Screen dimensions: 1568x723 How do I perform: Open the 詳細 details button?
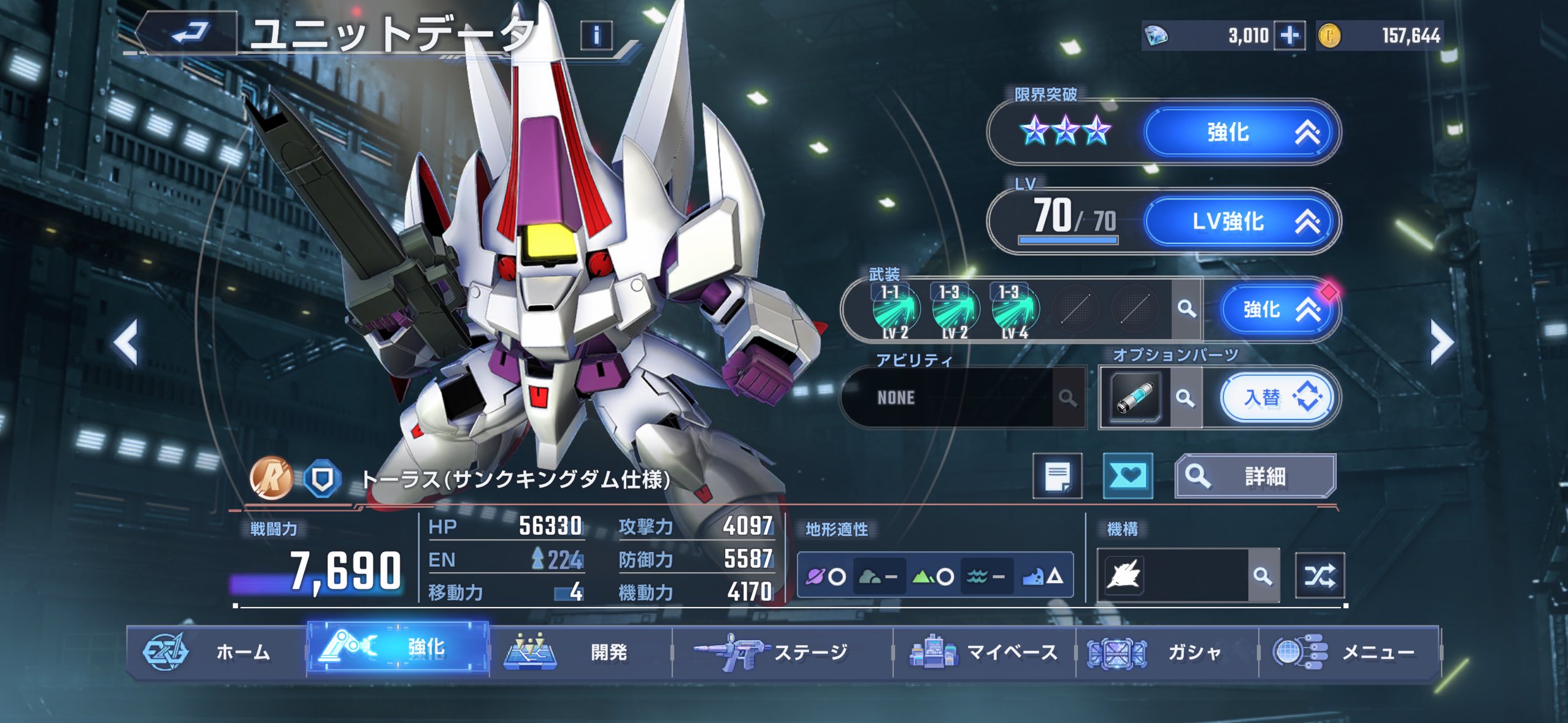[x=1255, y=476]
